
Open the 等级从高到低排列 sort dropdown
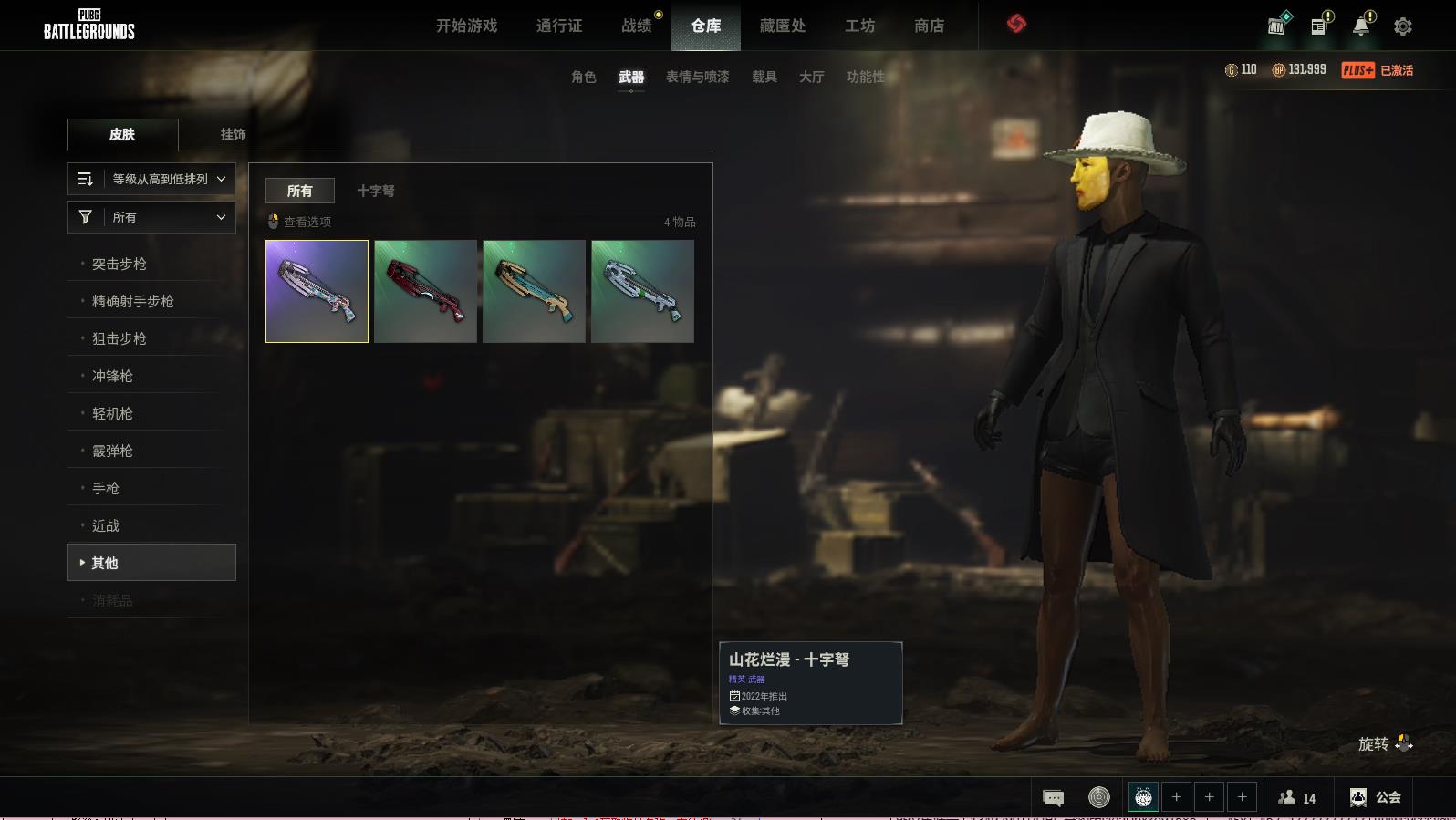pyautogui.click(x=151, y=179)
